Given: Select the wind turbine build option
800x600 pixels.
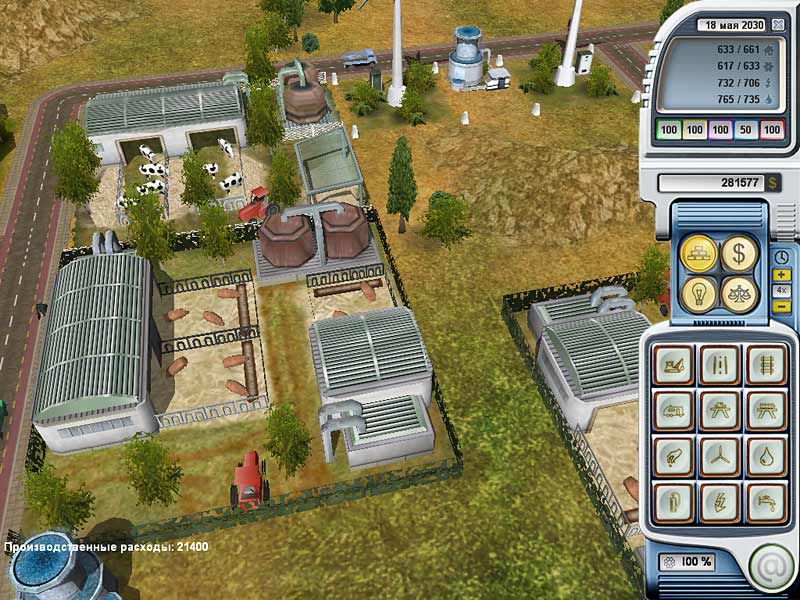Looking at the screenshot, I should 719,455.
